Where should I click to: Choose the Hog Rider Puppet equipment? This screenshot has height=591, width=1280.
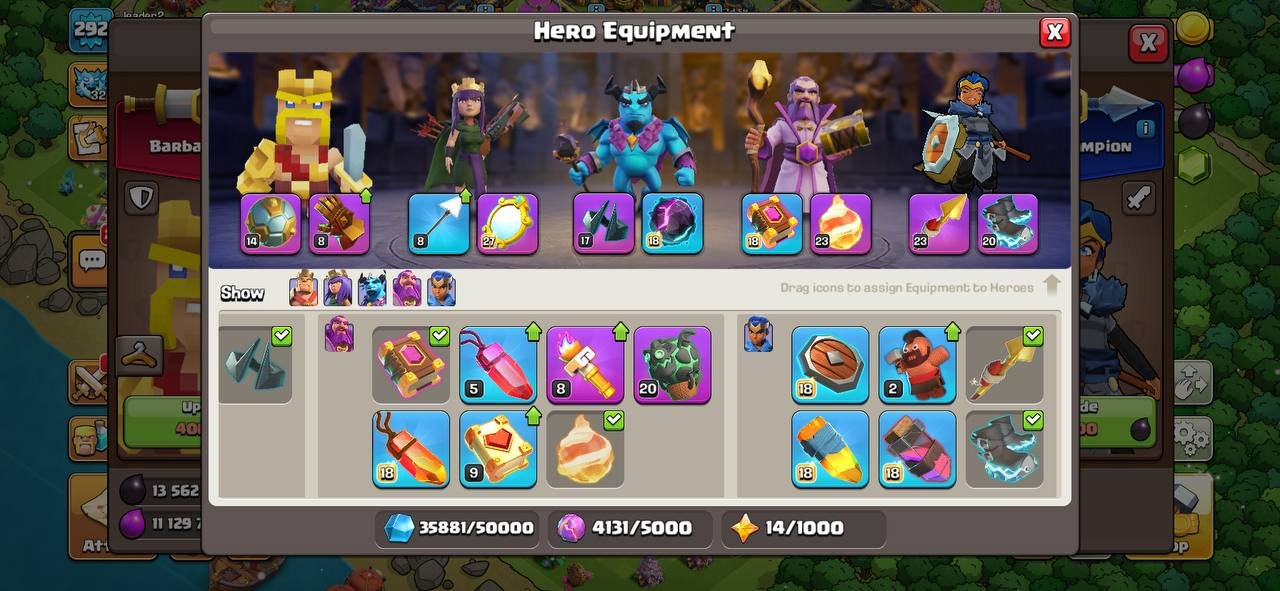917,365
